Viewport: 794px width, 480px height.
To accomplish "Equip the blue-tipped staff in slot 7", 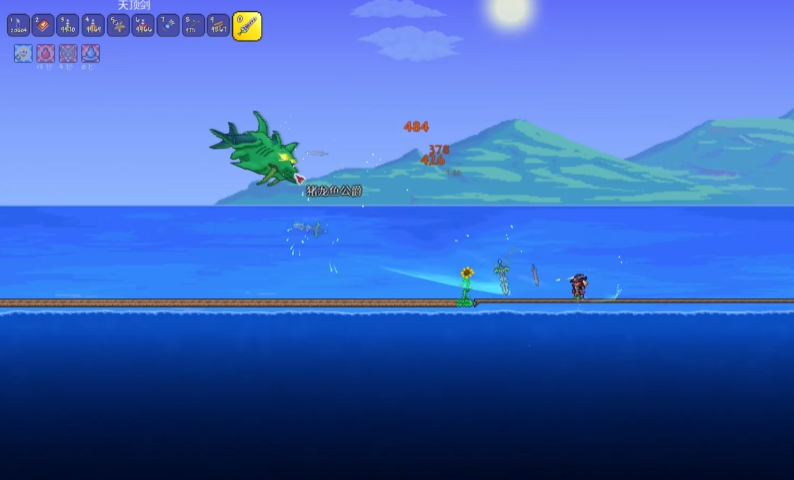I will tap(168, 25).
